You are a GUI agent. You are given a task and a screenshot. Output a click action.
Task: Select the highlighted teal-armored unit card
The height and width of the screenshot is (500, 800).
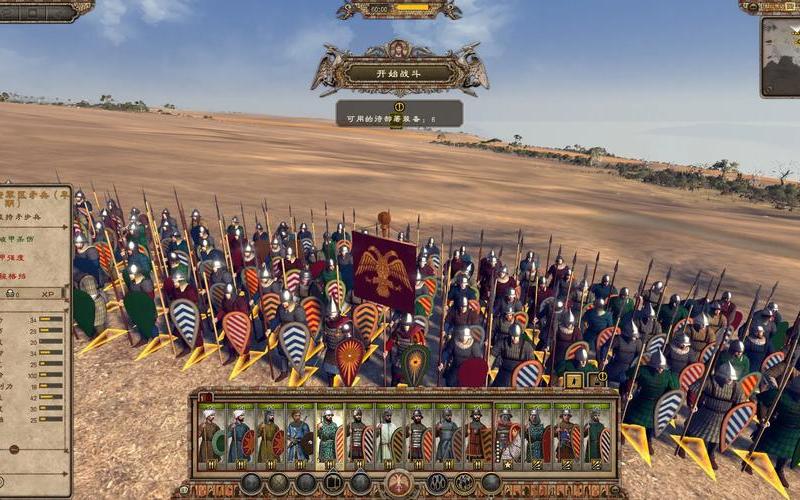[x=329, y=436]
